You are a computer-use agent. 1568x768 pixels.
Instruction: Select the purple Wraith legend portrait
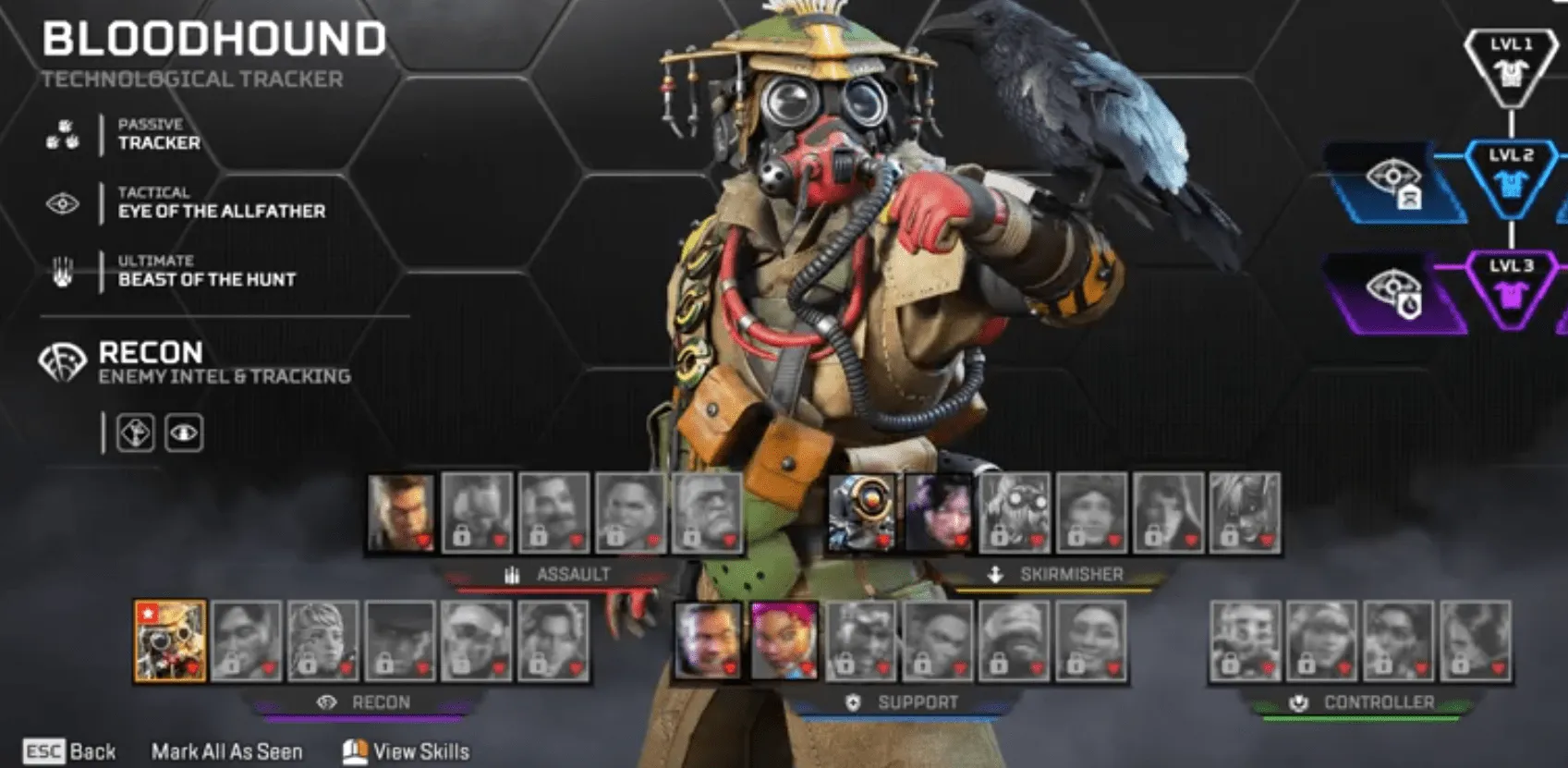[938, 512]
